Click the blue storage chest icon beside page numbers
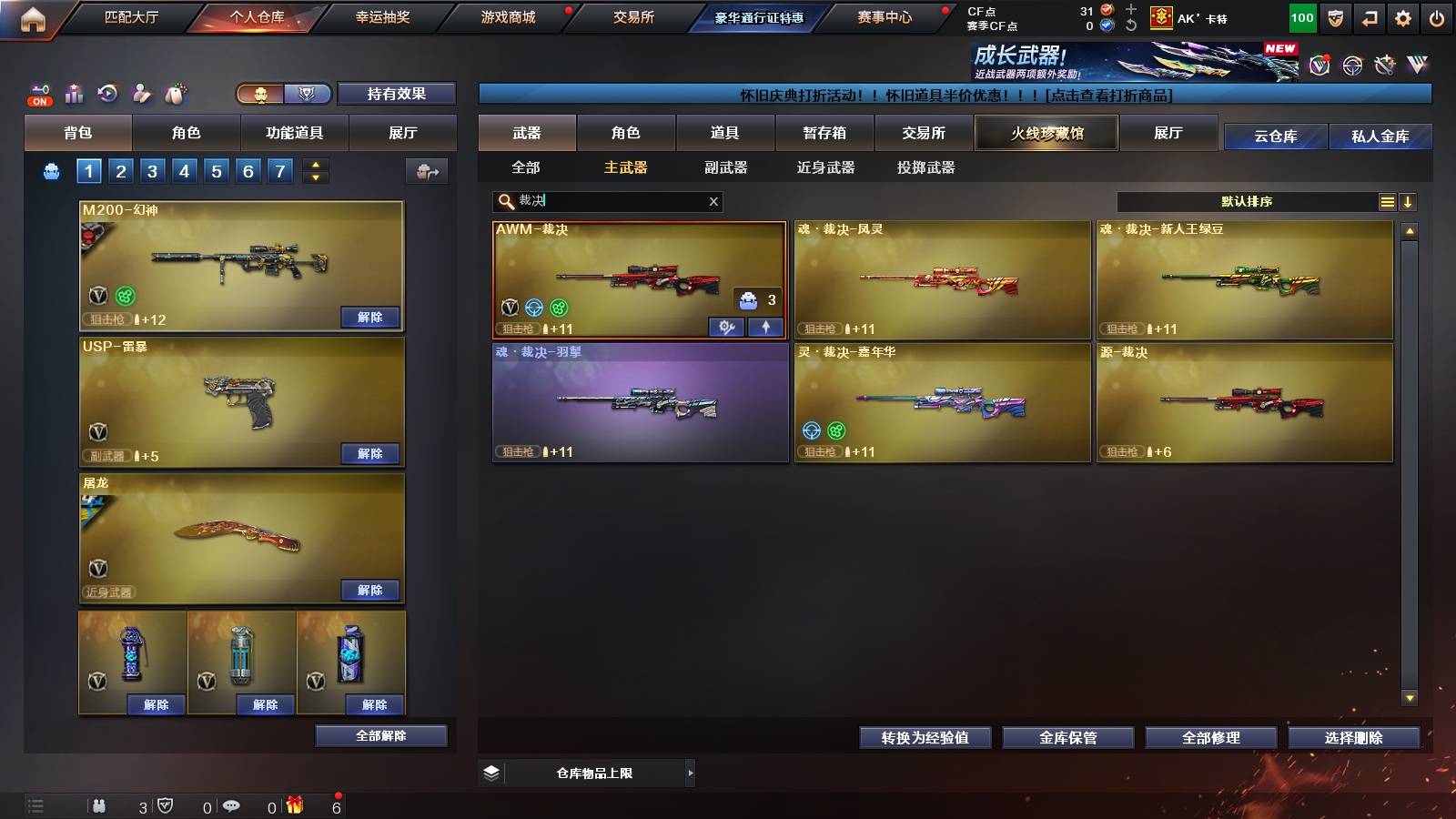Screen dimensions: 1456x819 50,170
